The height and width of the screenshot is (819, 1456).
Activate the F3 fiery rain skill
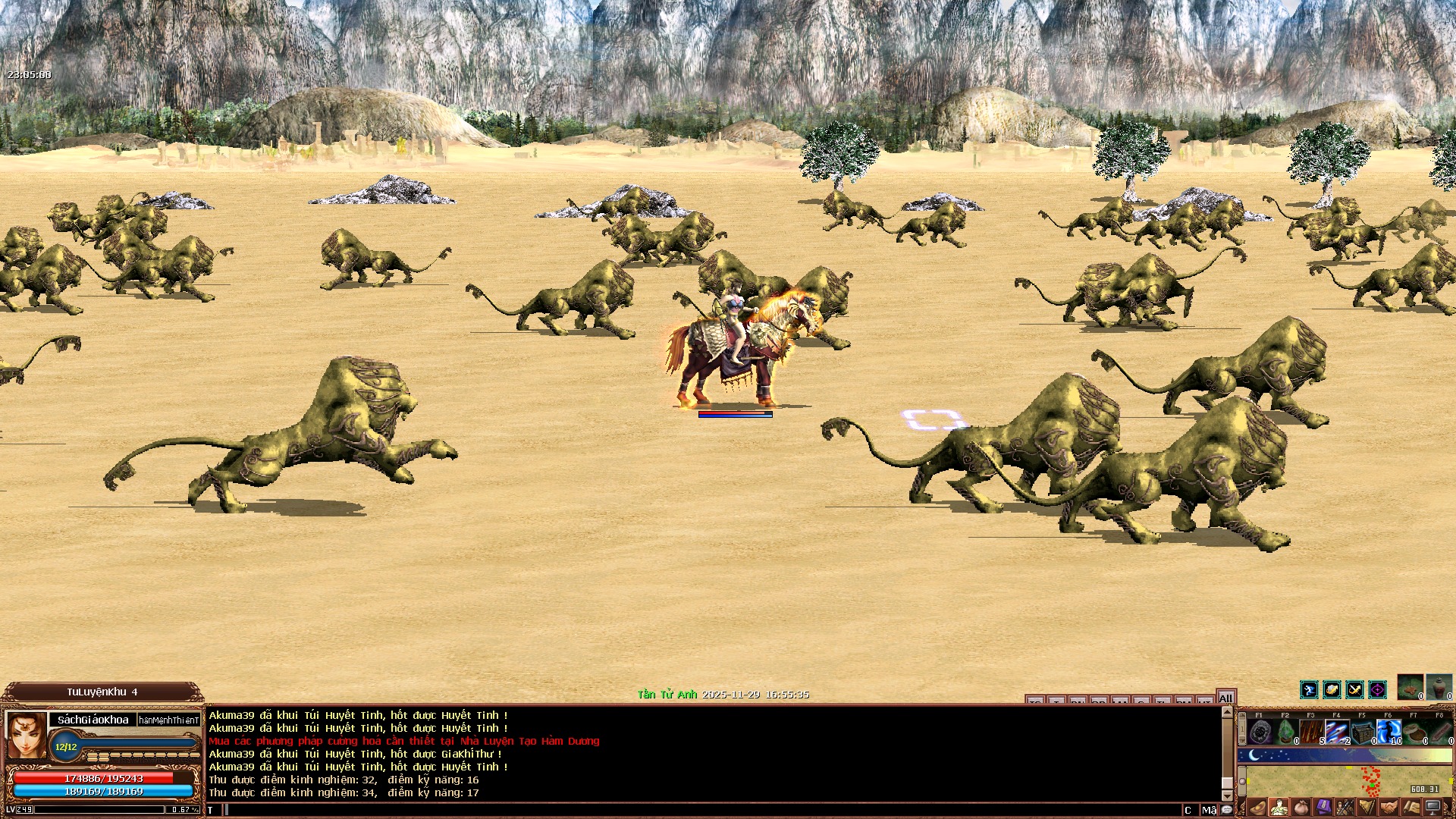[1312, 733]
